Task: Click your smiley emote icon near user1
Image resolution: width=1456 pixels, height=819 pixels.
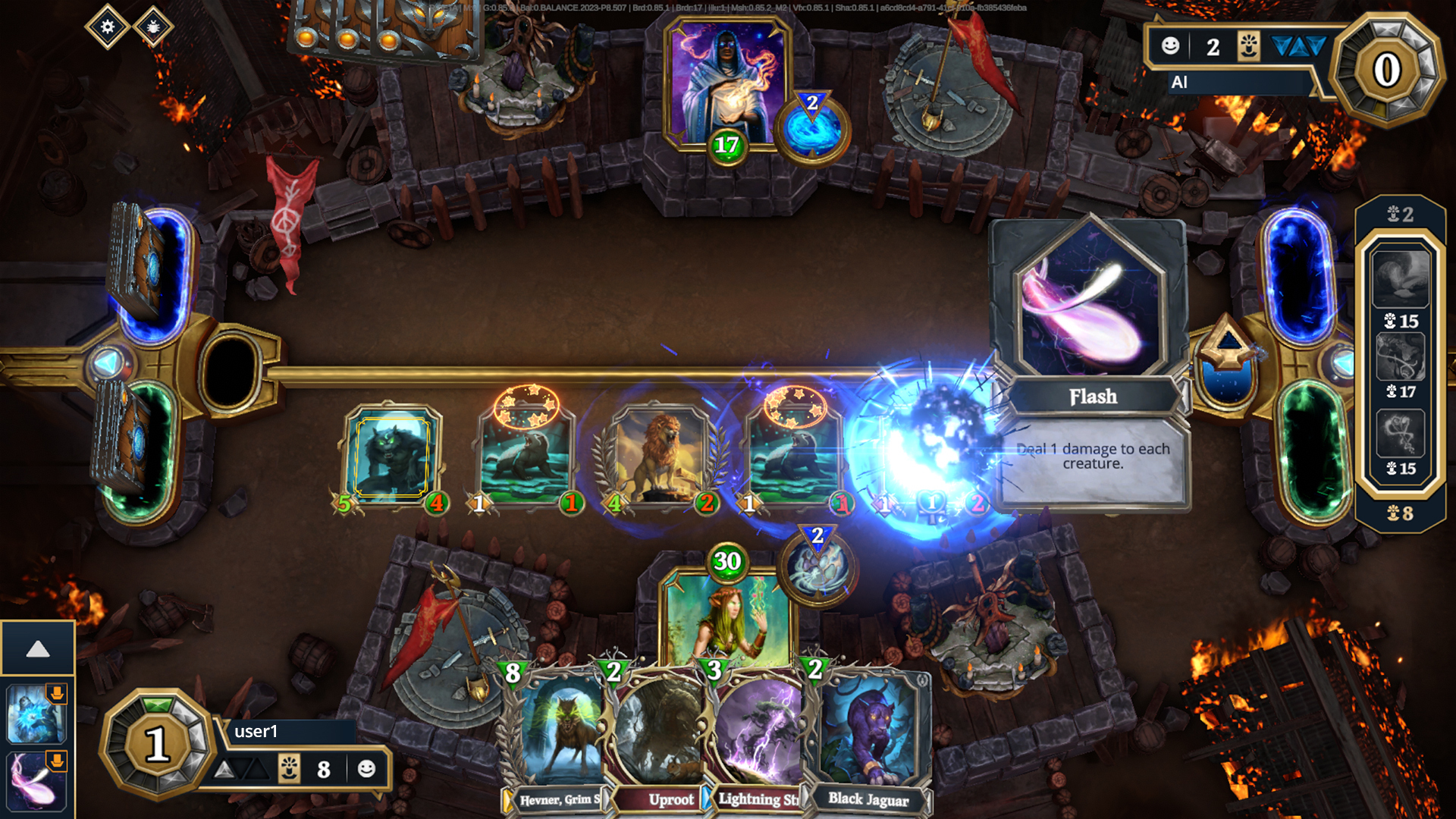Action: pos(368,769)
